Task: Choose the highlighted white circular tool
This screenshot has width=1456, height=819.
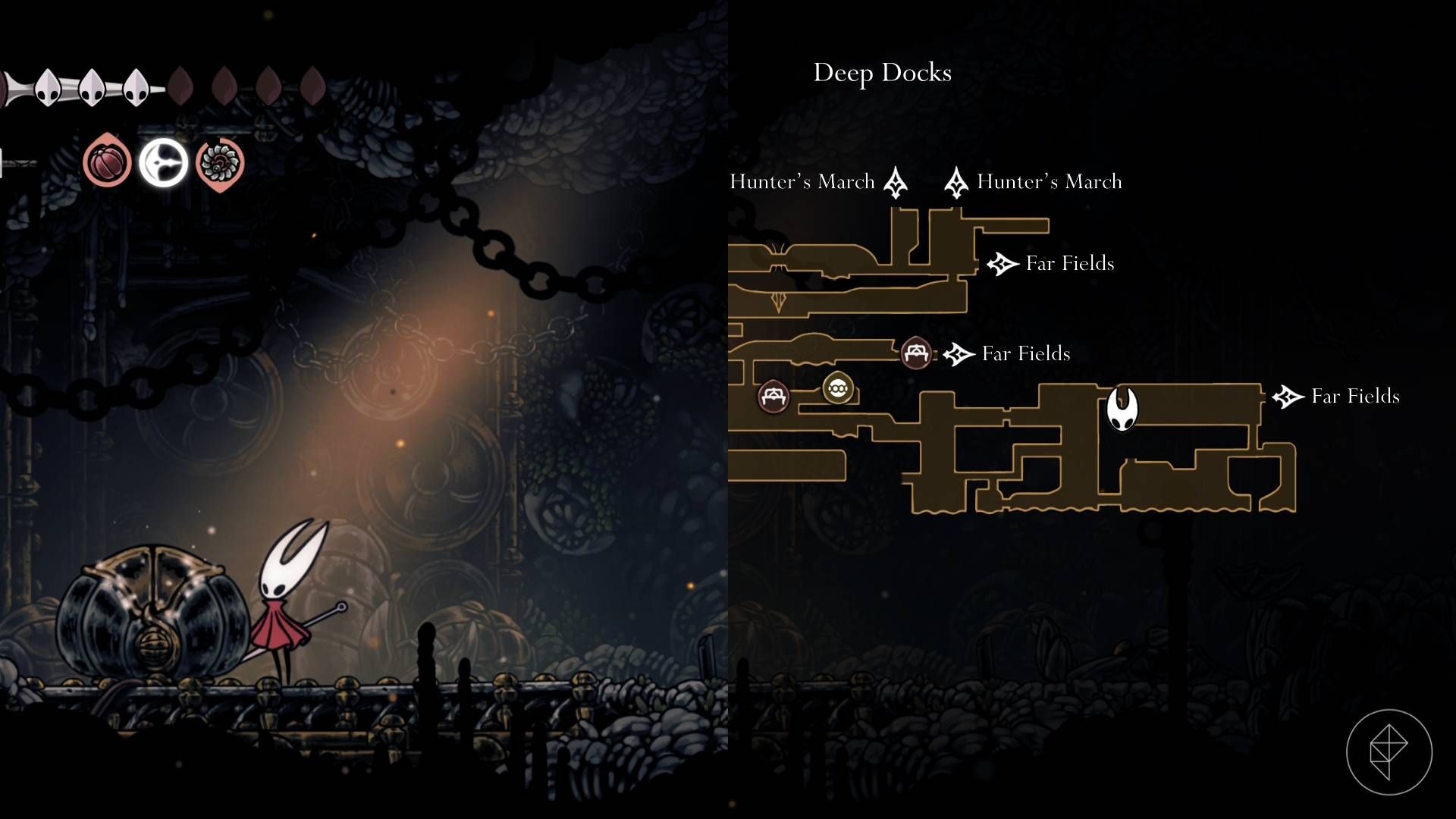Action: coord(163,162)
